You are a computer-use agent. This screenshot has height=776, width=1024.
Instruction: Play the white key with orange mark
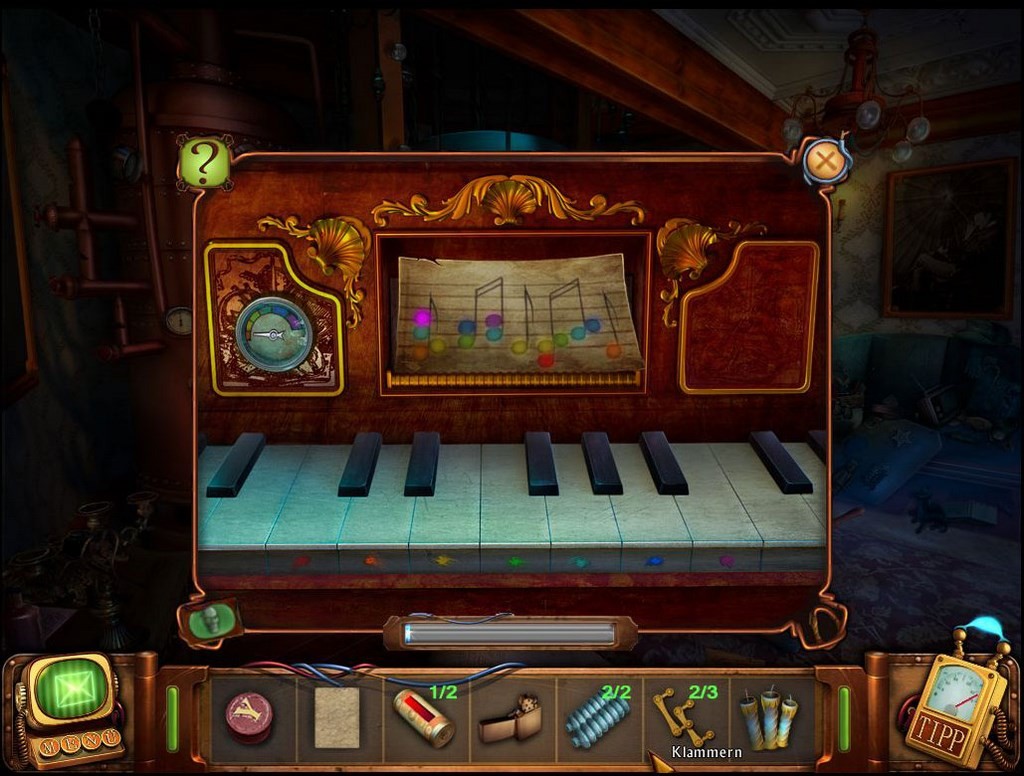click(x=372, y=520)
